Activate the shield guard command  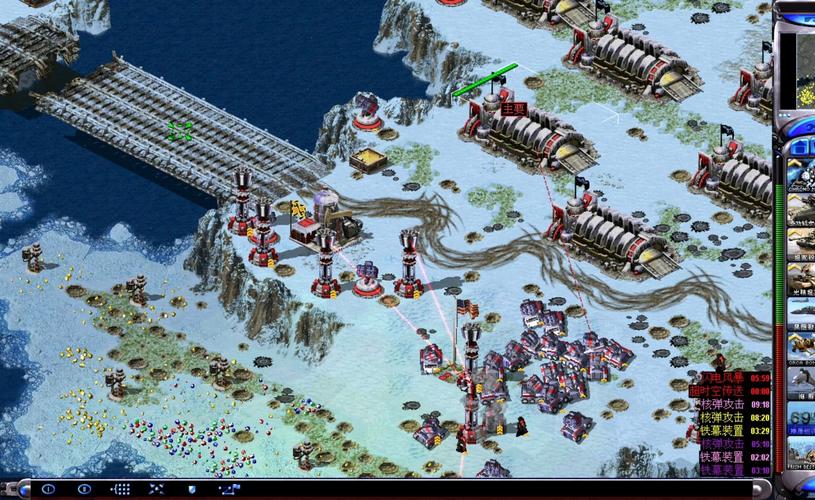pos(193,489)
